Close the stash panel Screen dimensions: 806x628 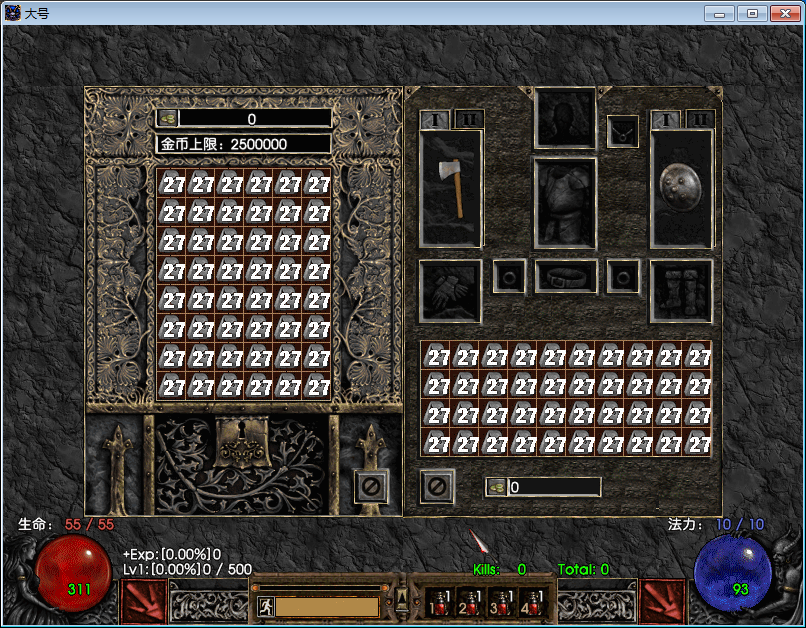(371, 487)
